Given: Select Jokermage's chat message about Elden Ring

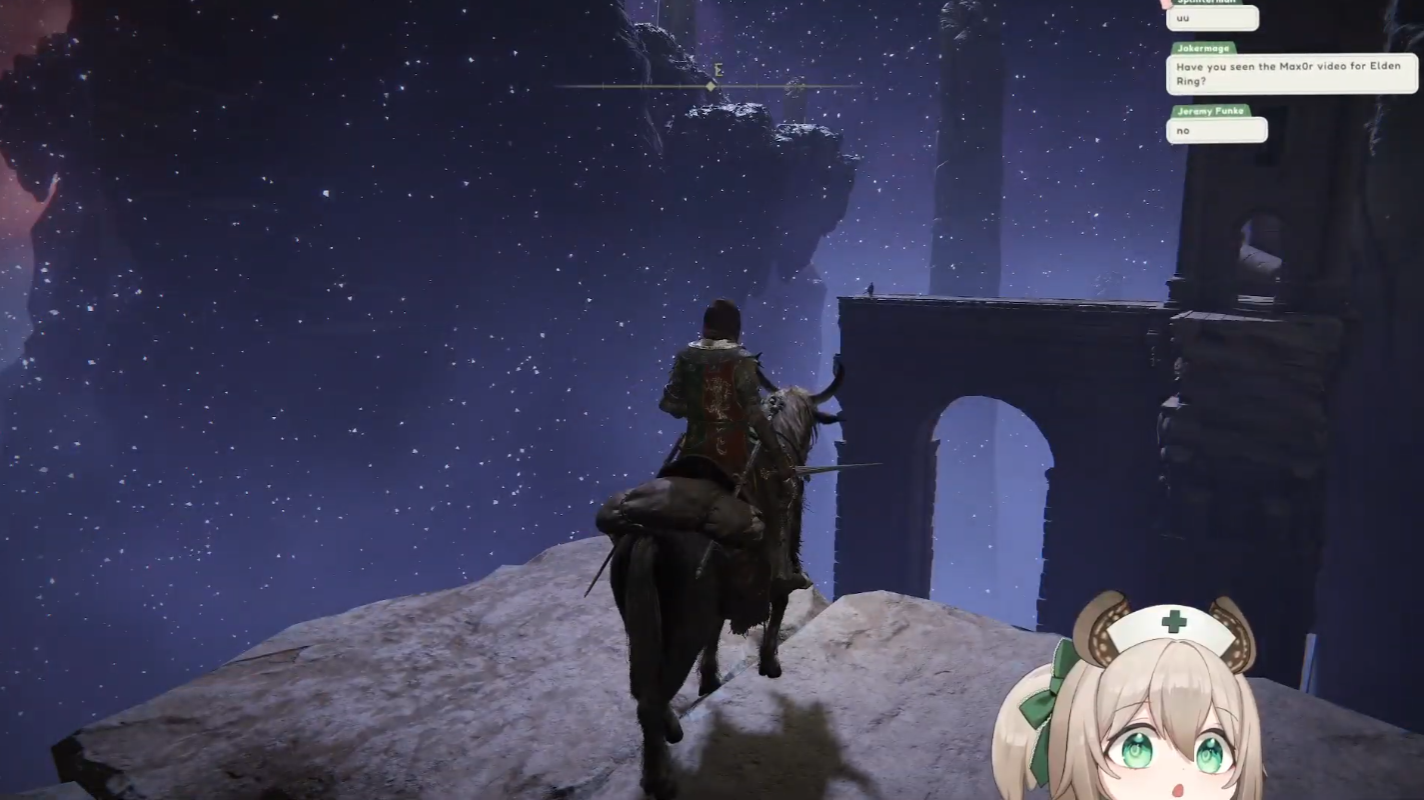Looking at the screenshot, I should (1291, 74).
